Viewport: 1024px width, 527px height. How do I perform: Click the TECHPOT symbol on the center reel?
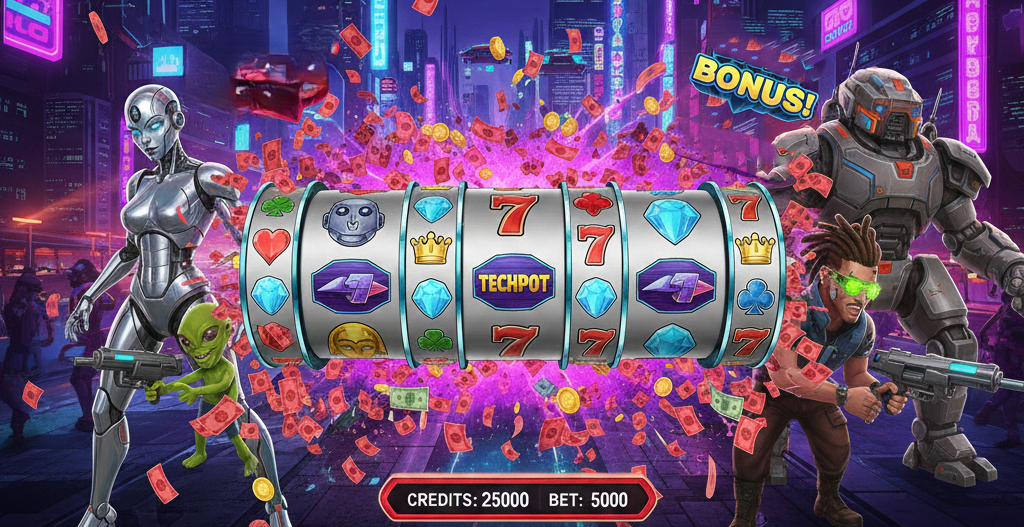(x=512, y=283)
